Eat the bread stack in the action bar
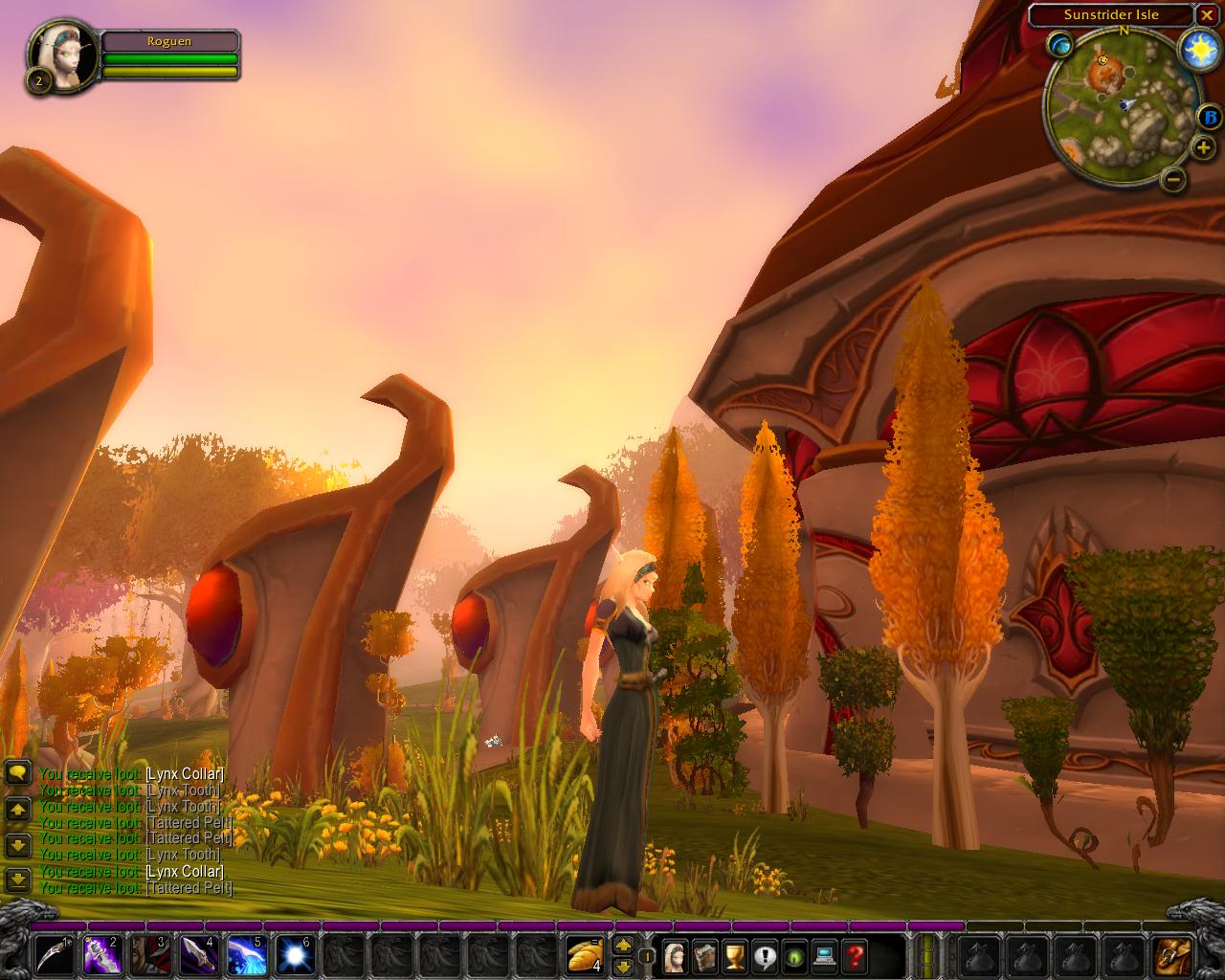1225x980 pixels. coord(584,955)
